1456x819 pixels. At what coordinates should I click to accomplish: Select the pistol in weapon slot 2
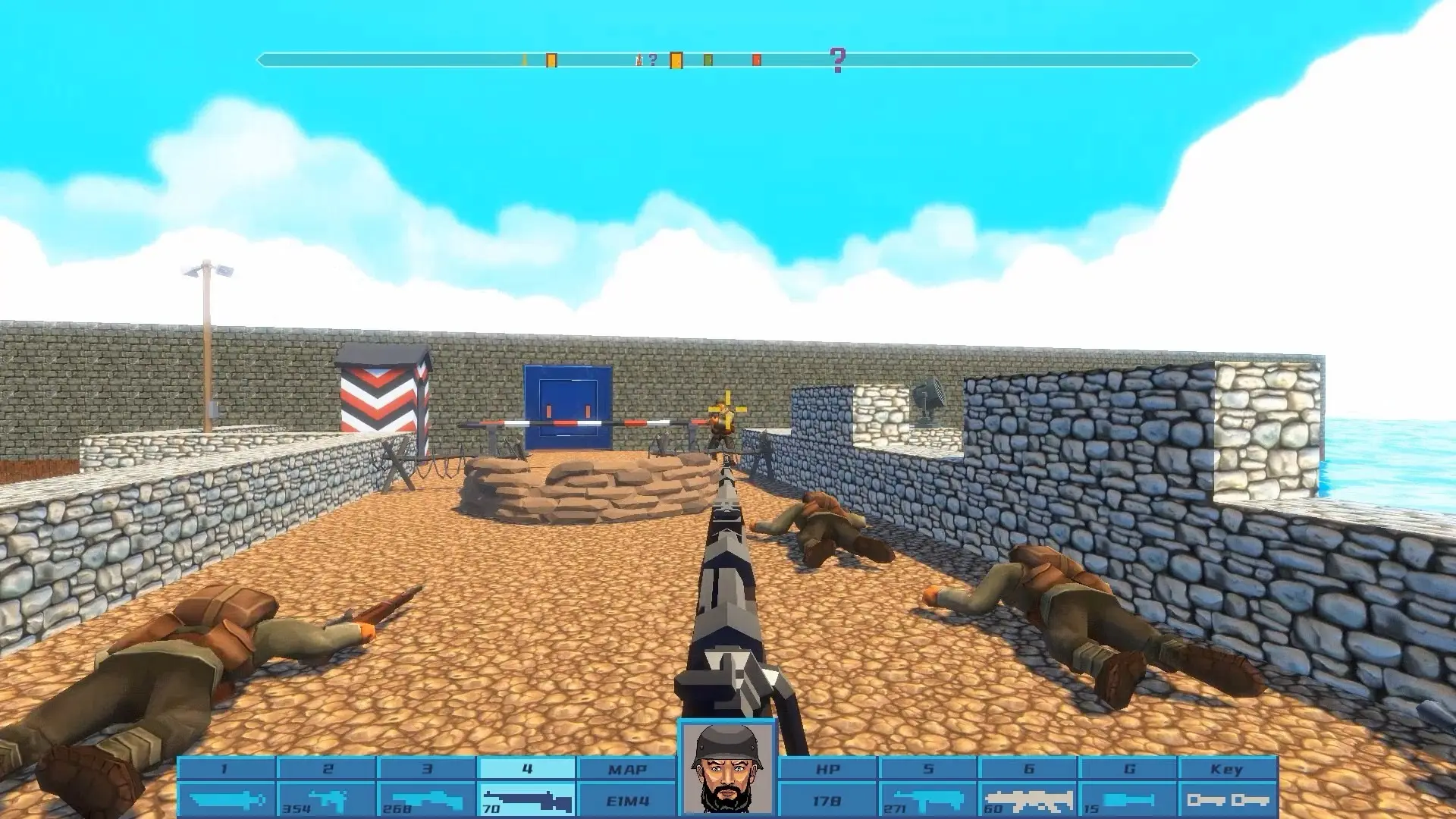pyautogui.click(x=328, y=797)
